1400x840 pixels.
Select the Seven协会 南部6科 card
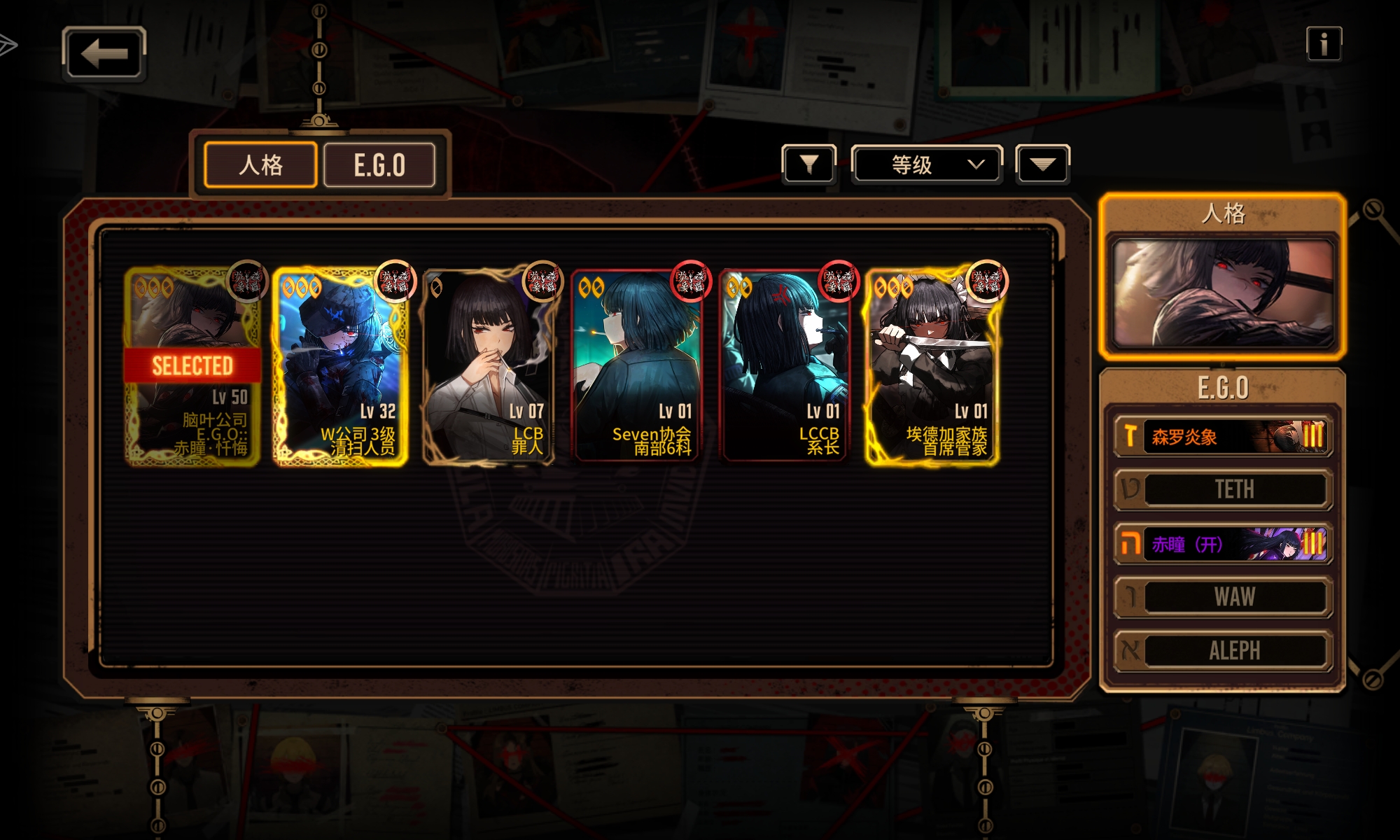click(638, 366)
